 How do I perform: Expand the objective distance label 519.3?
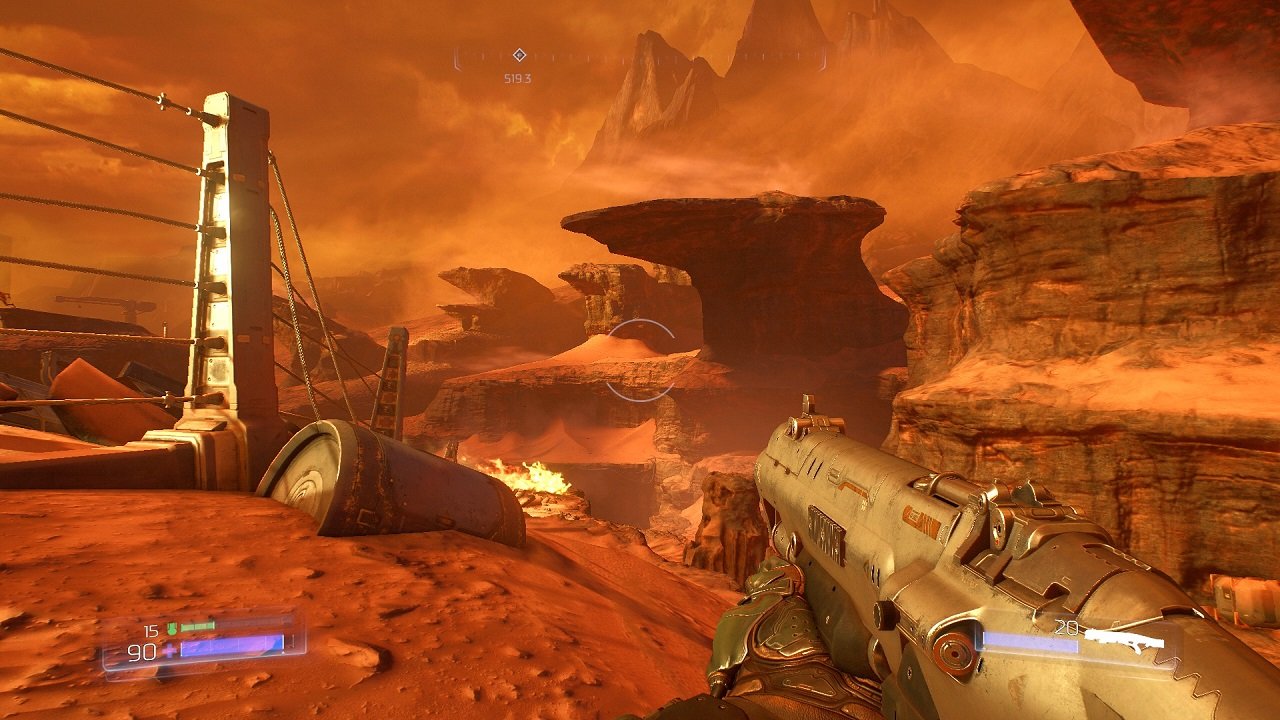[517, 77]
